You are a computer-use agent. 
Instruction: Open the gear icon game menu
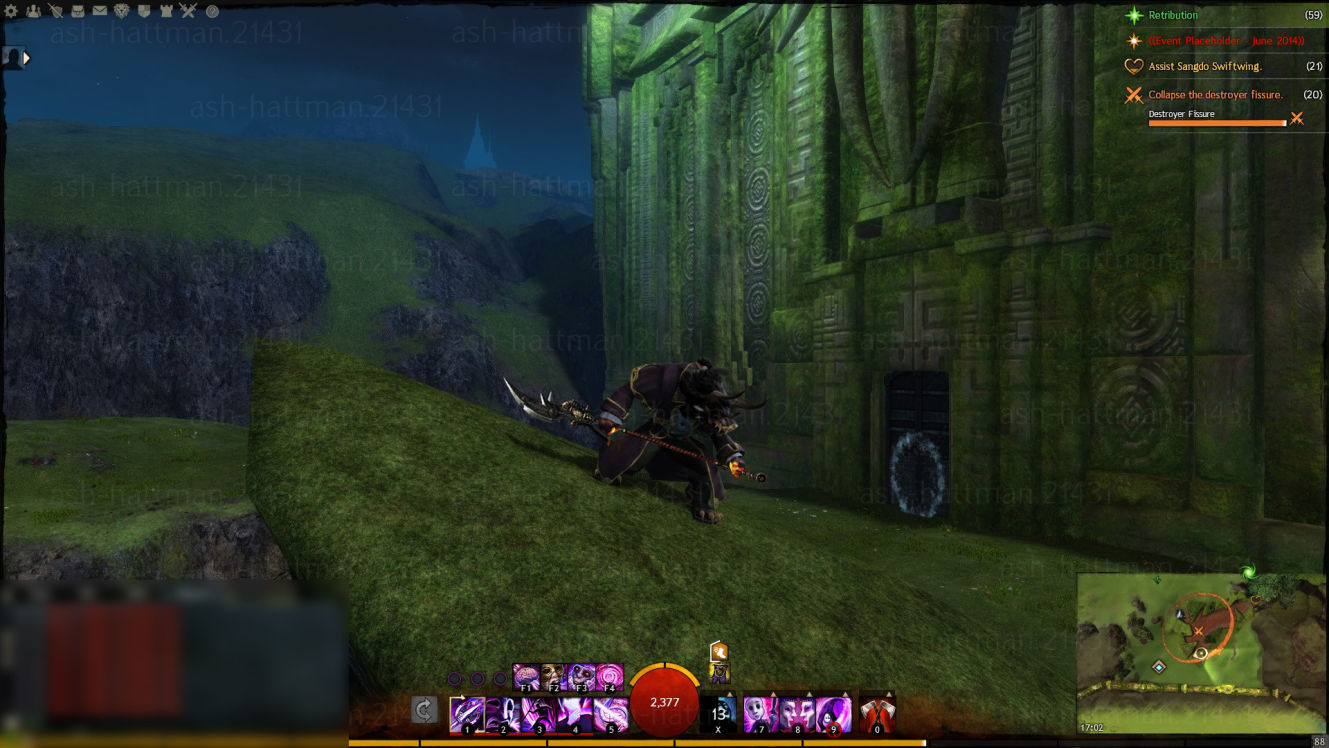click(12, 11)
